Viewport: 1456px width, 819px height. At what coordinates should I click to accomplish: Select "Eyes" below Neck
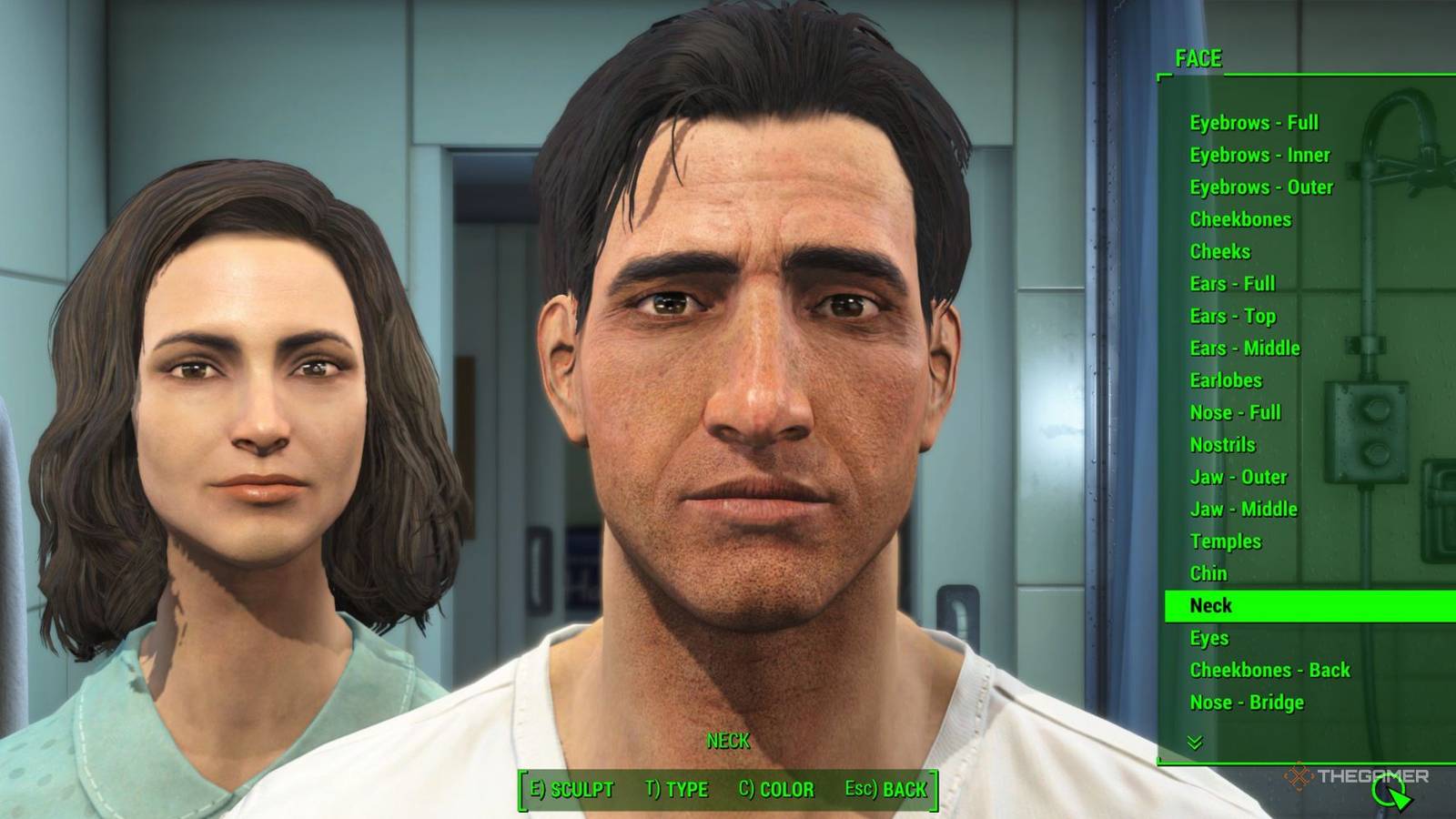[x=1208, y=638]
